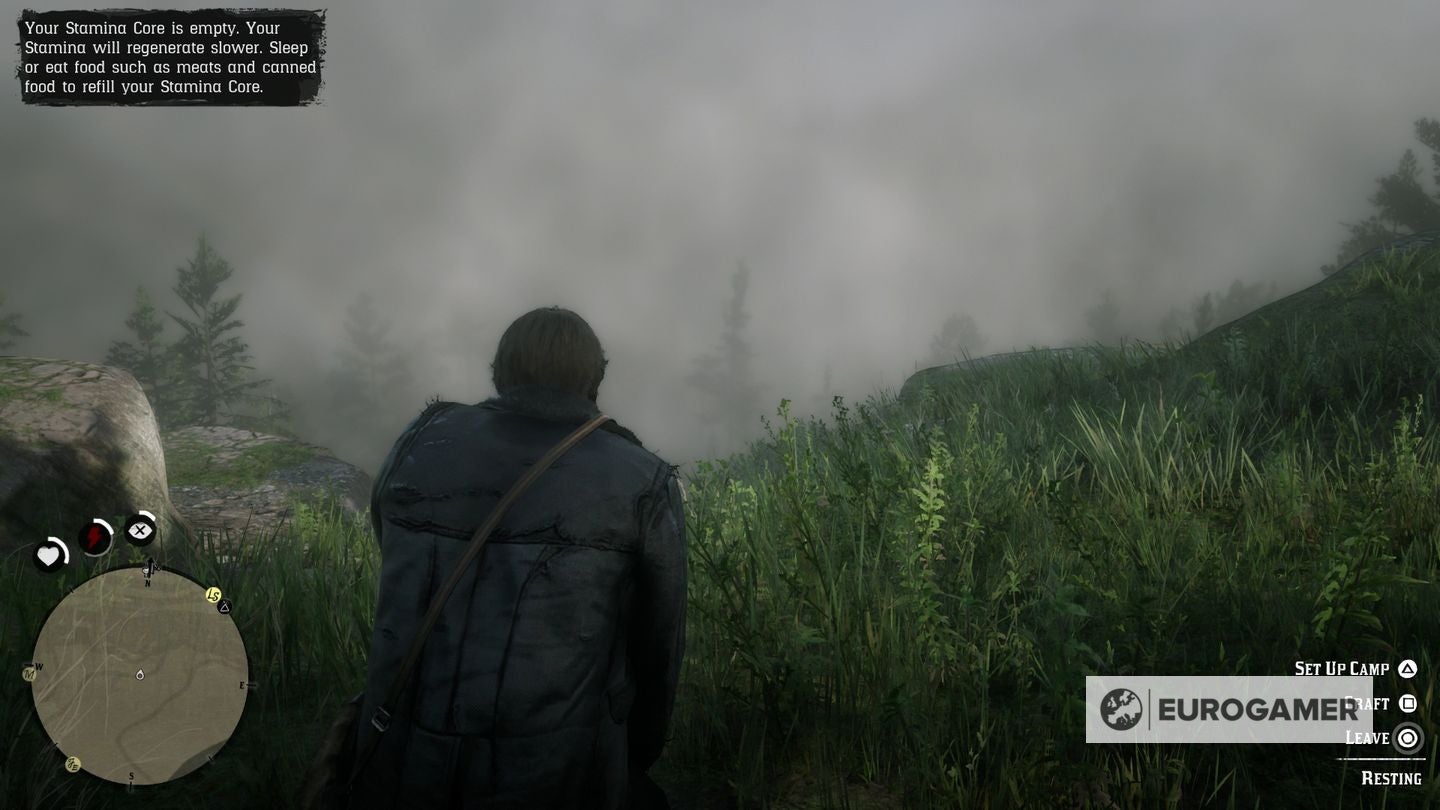Click the horse icon below the minimap

click(x=72, y=763)
